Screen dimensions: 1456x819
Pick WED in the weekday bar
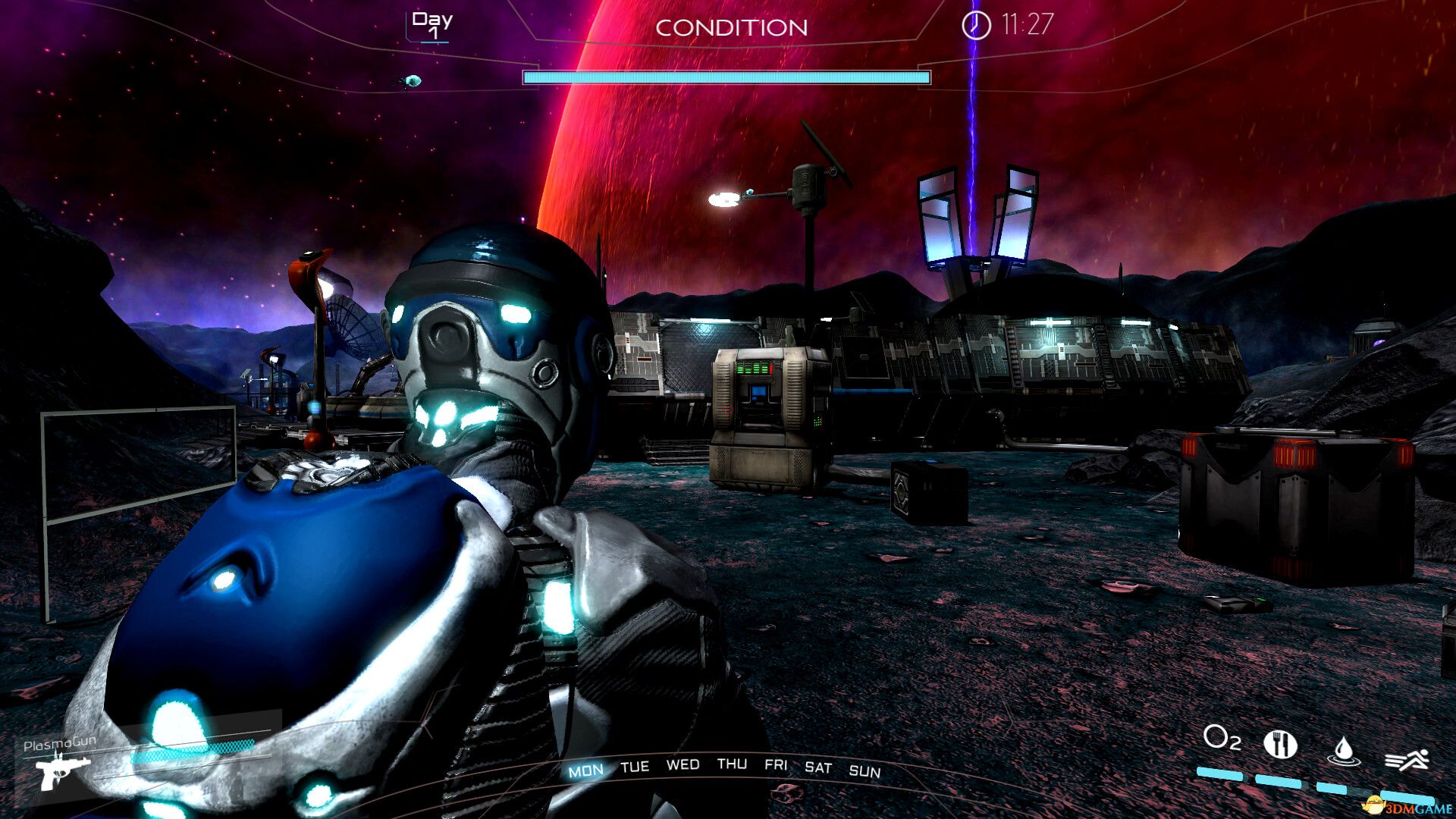pos(682,764)
